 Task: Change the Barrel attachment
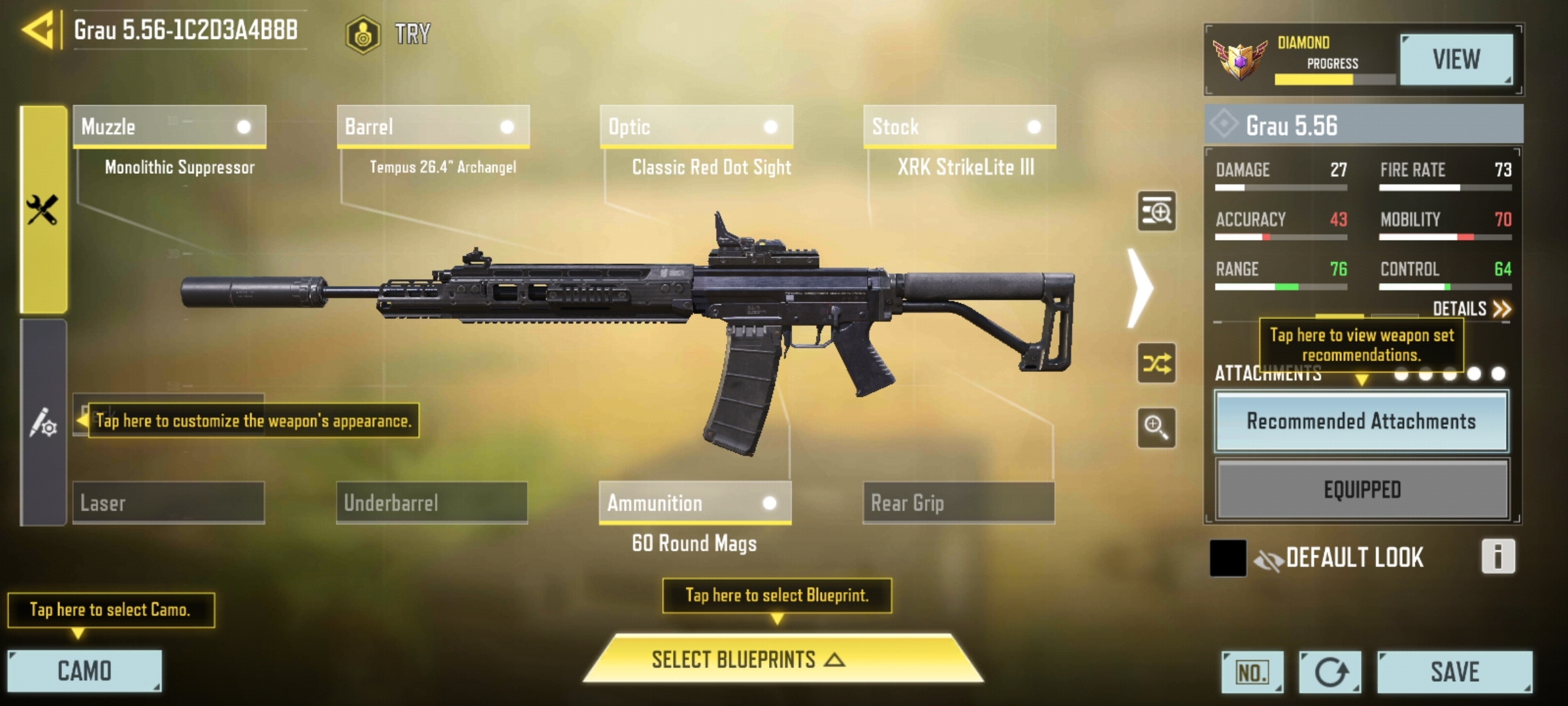[433, 127]
